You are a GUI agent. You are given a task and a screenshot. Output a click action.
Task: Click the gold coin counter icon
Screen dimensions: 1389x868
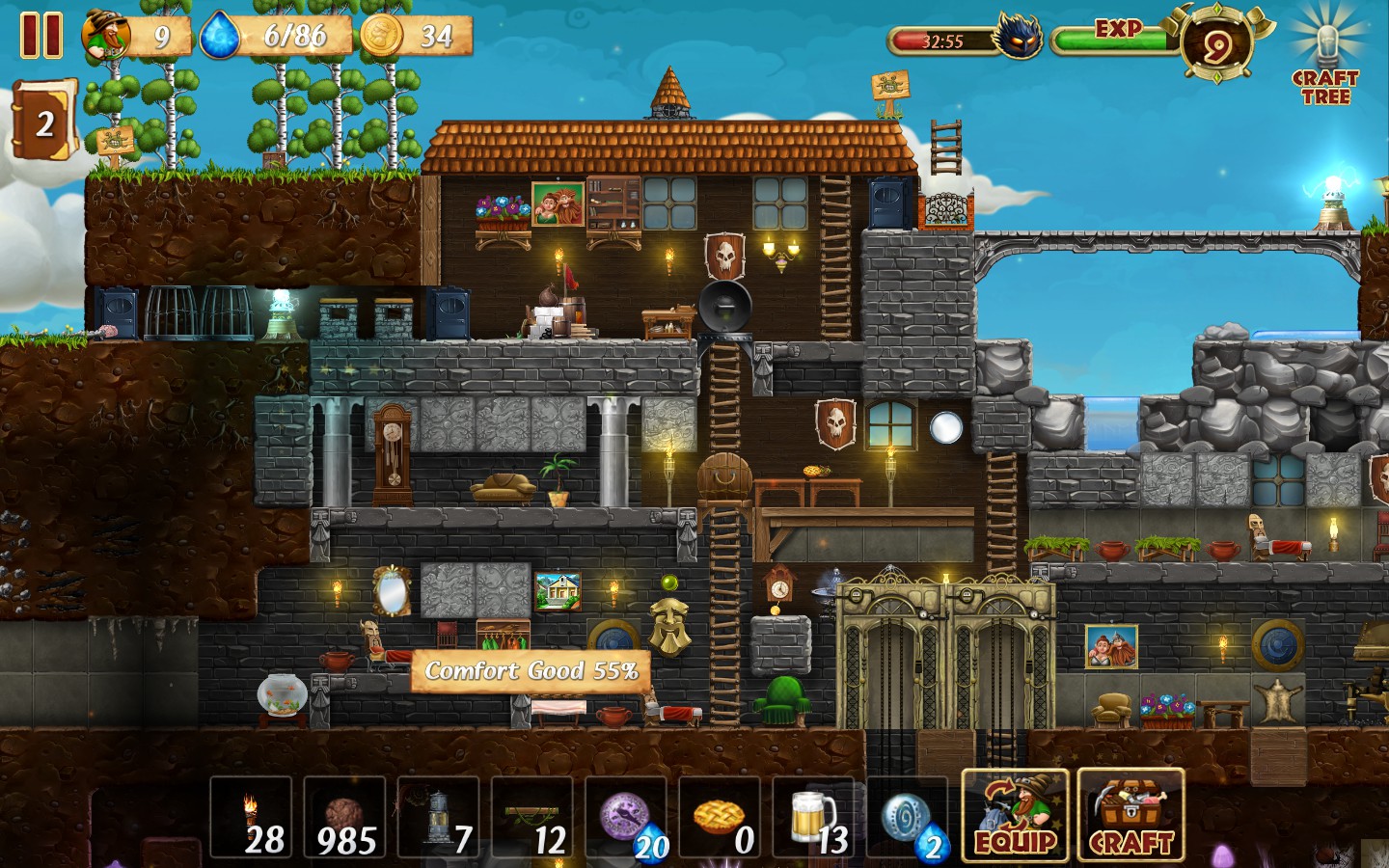click(381, 37)
